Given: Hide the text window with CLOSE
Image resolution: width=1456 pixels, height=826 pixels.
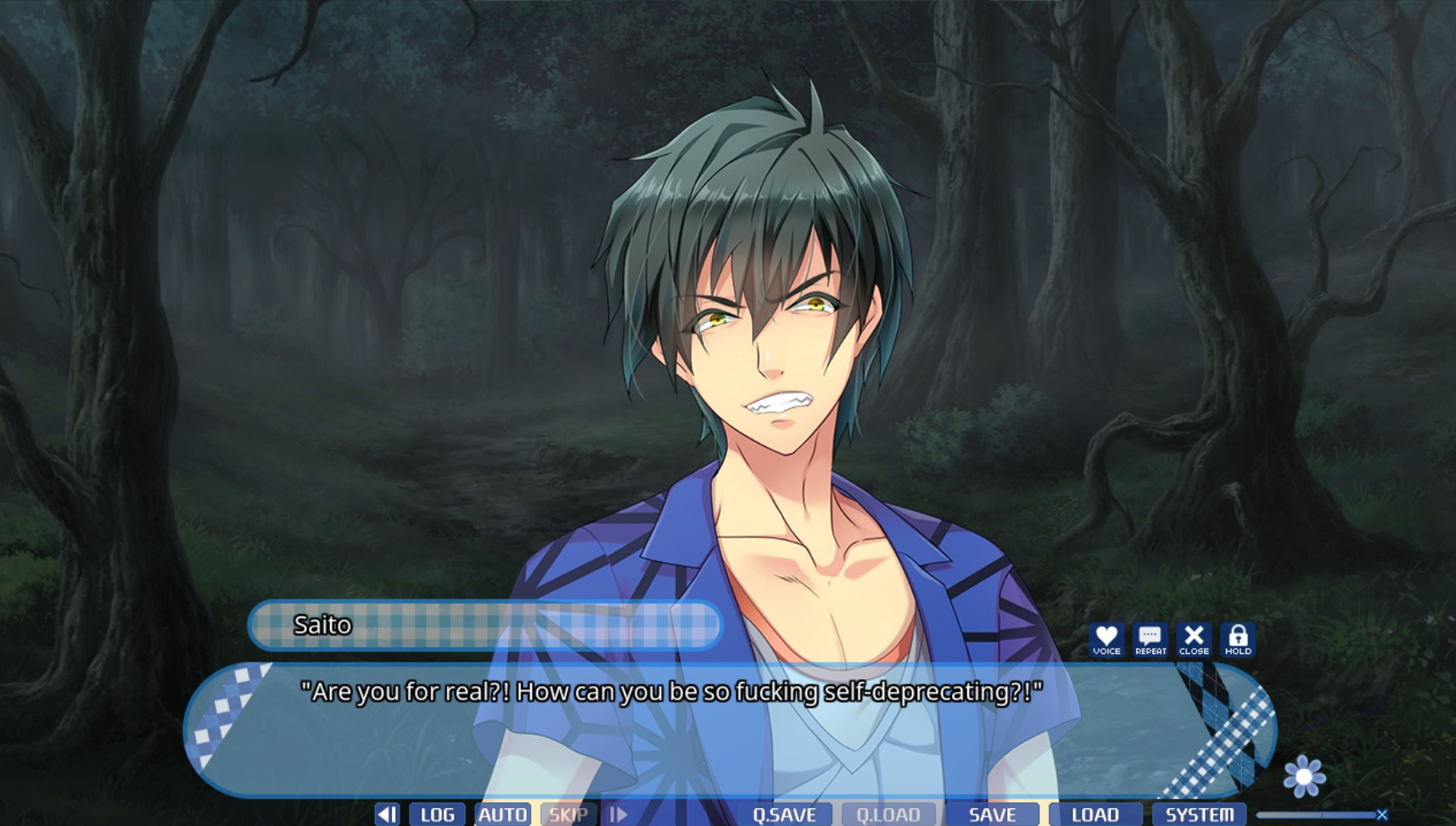Looking at the screenshot, I should pyautogui.click(x=1194, y=639).
